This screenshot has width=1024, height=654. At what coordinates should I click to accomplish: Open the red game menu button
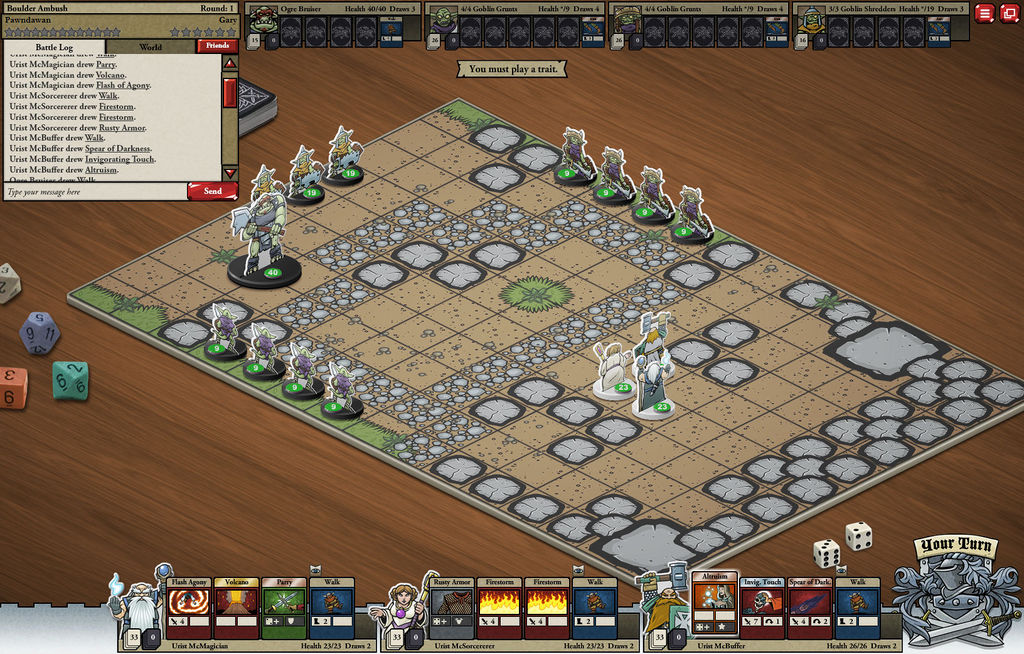click(985, 13)
